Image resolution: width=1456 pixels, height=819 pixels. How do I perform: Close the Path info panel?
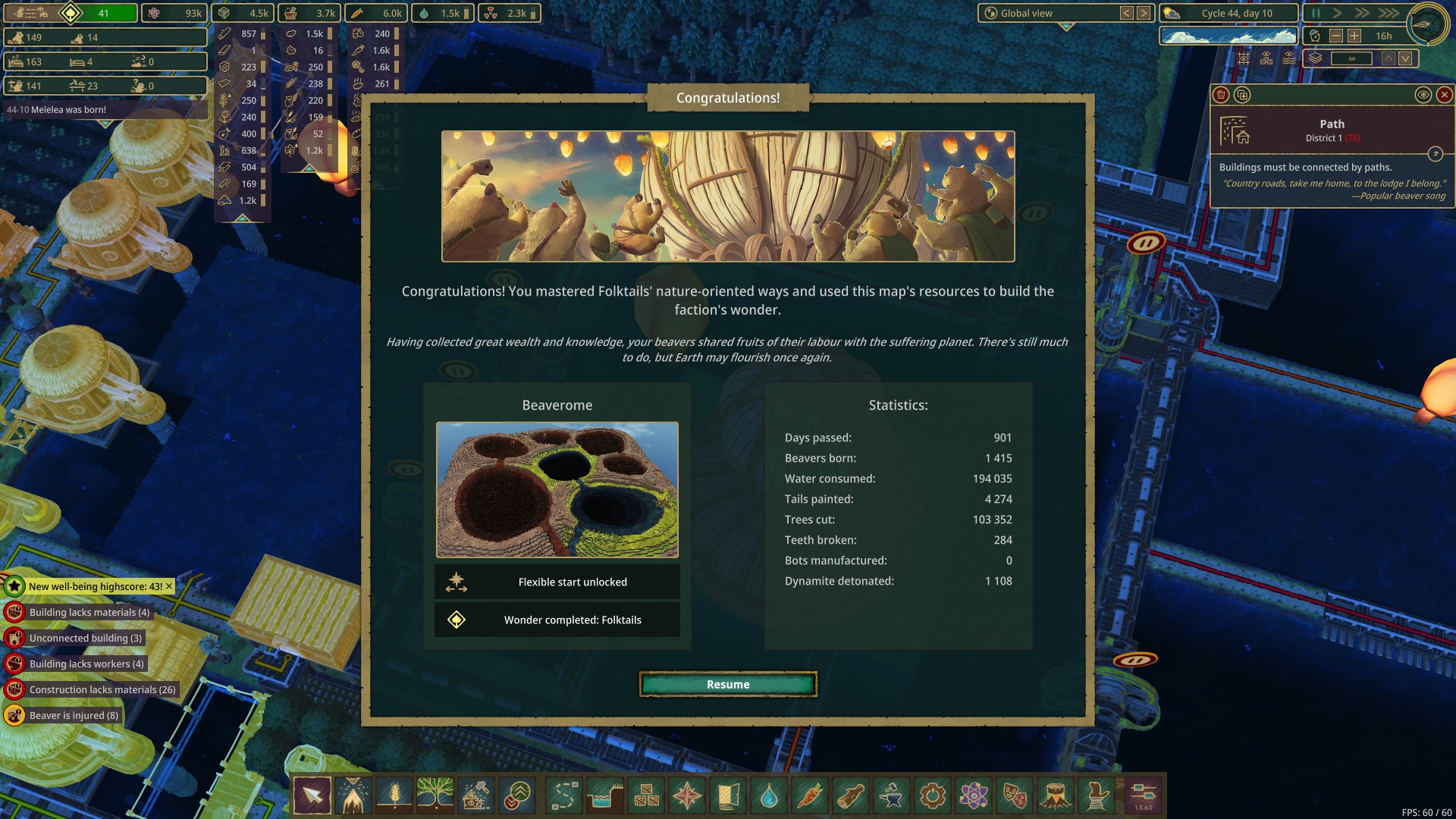pyautogui.click(x=1445, y=95)
